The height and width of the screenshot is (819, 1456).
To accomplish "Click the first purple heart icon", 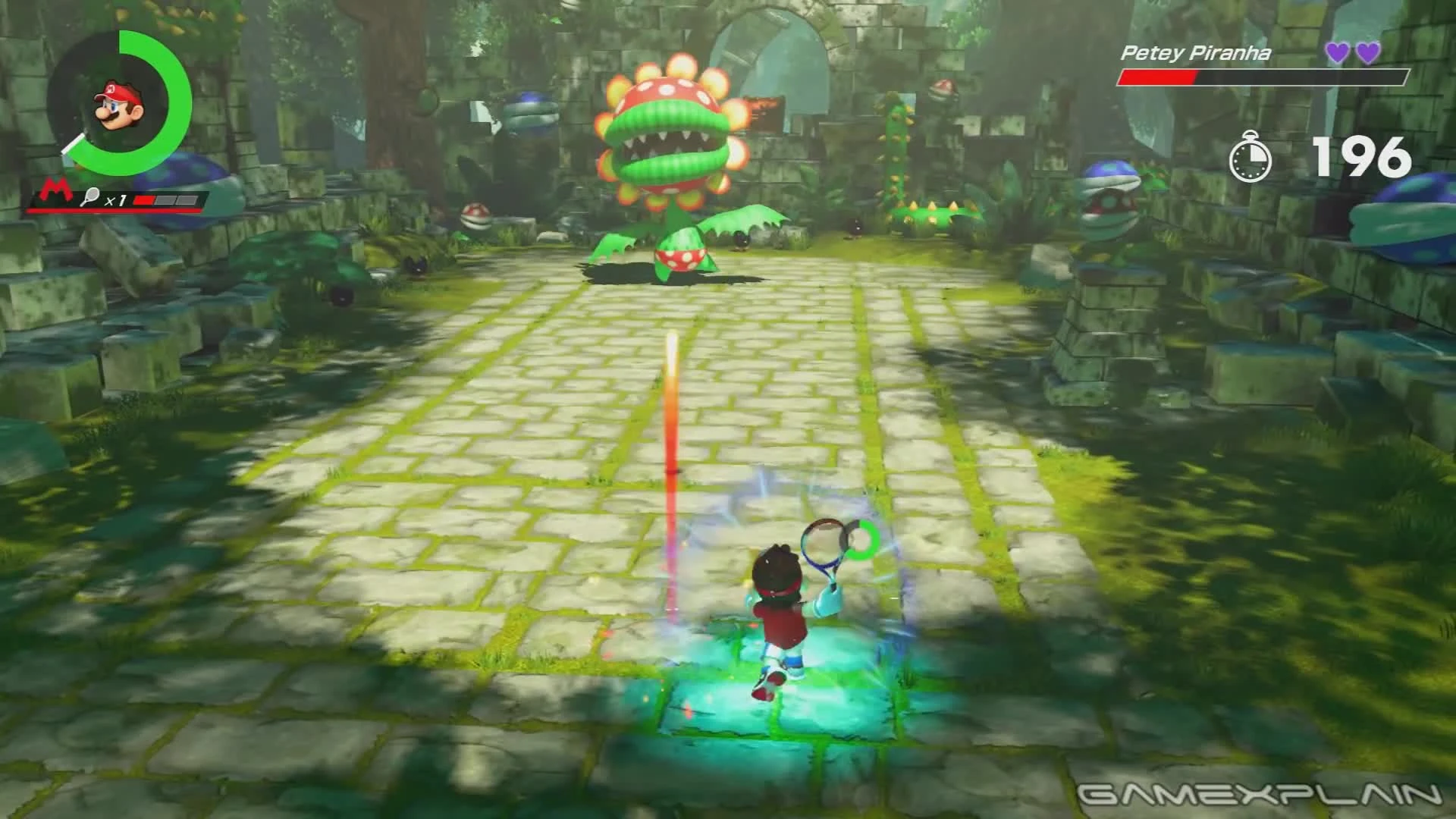I will 1336,51.
